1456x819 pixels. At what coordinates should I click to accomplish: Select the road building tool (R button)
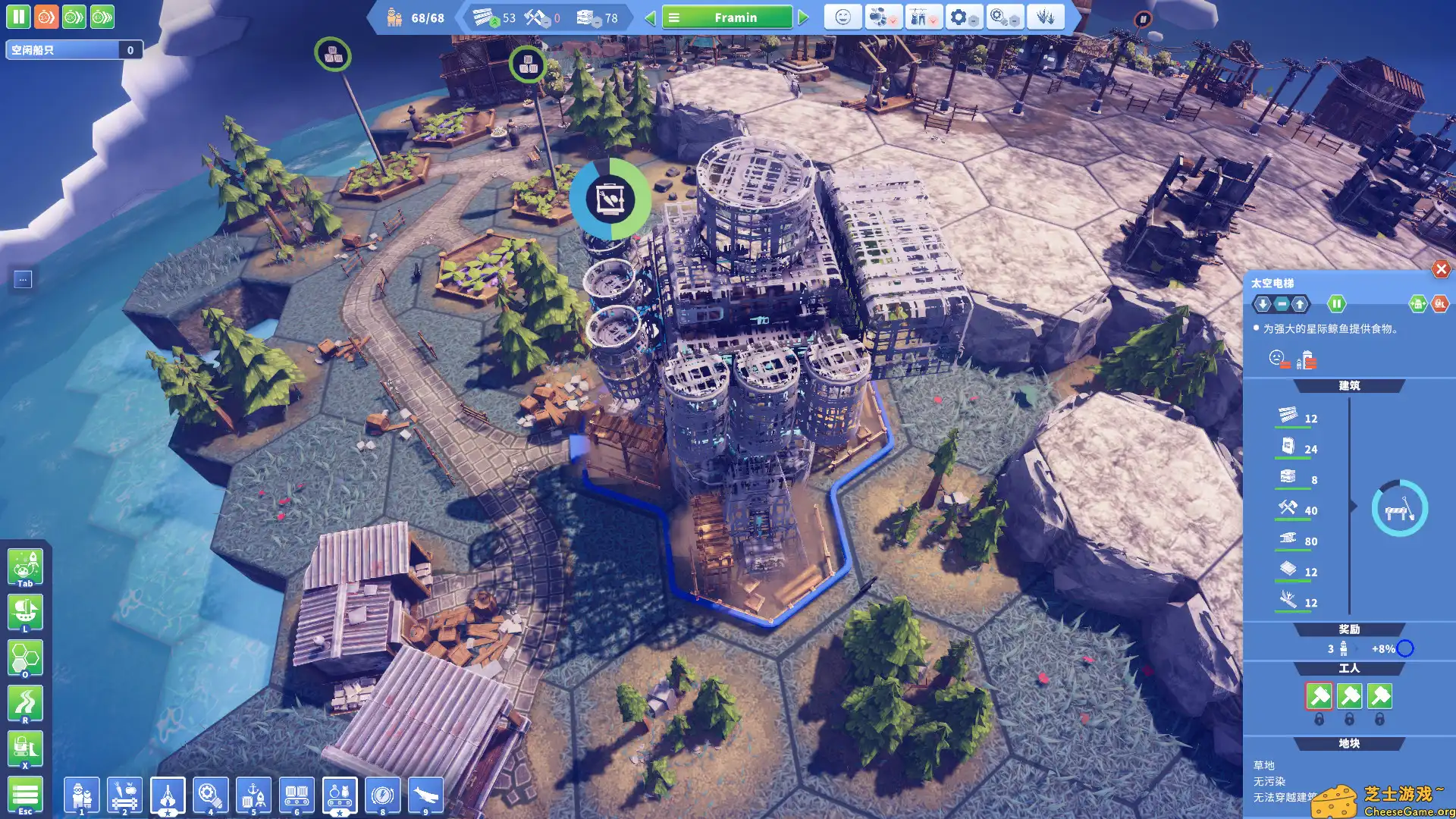[25, 704]
